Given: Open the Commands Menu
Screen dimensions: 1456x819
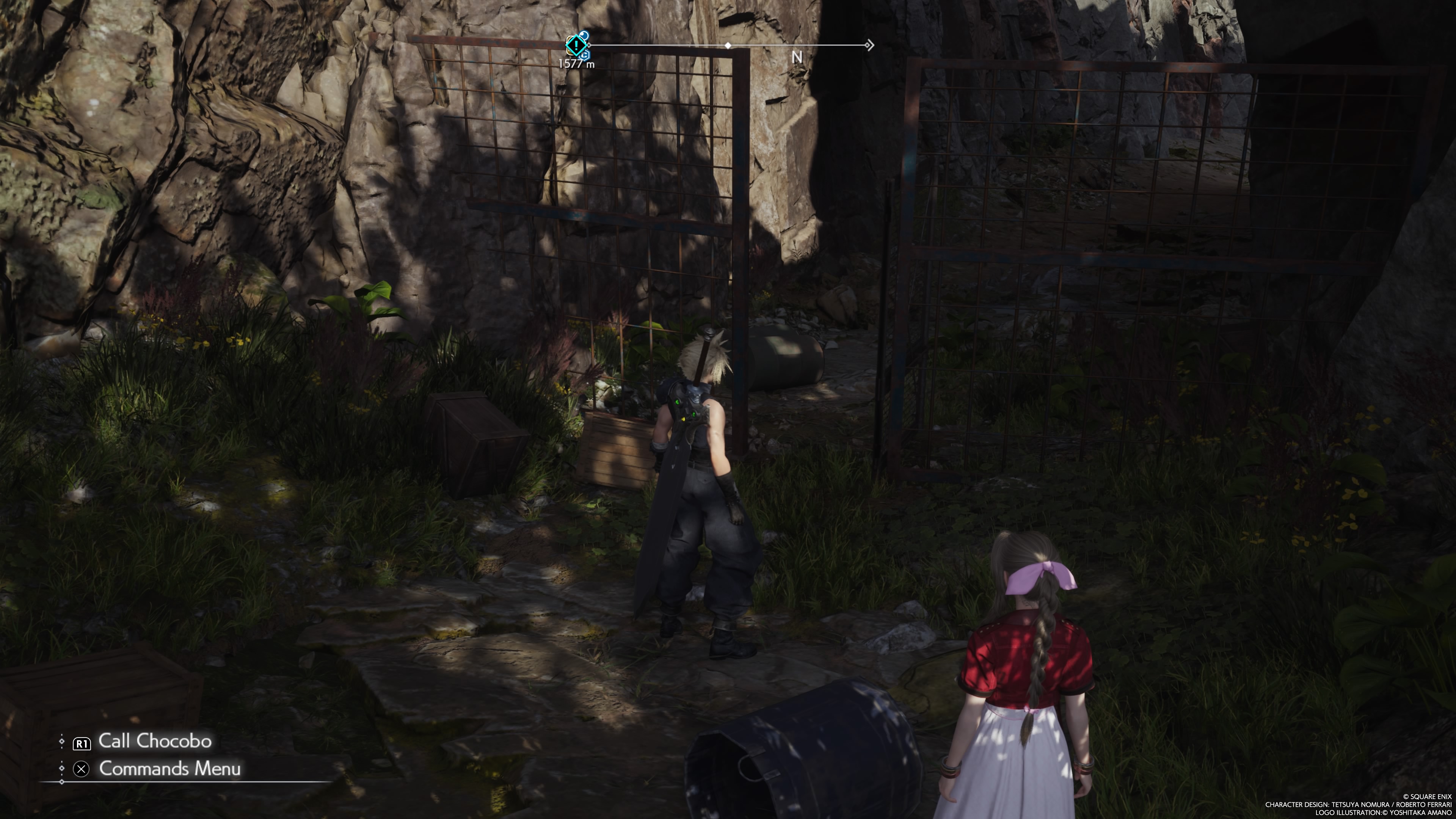Looking at the screenshot, I should (x=169, y=769).
